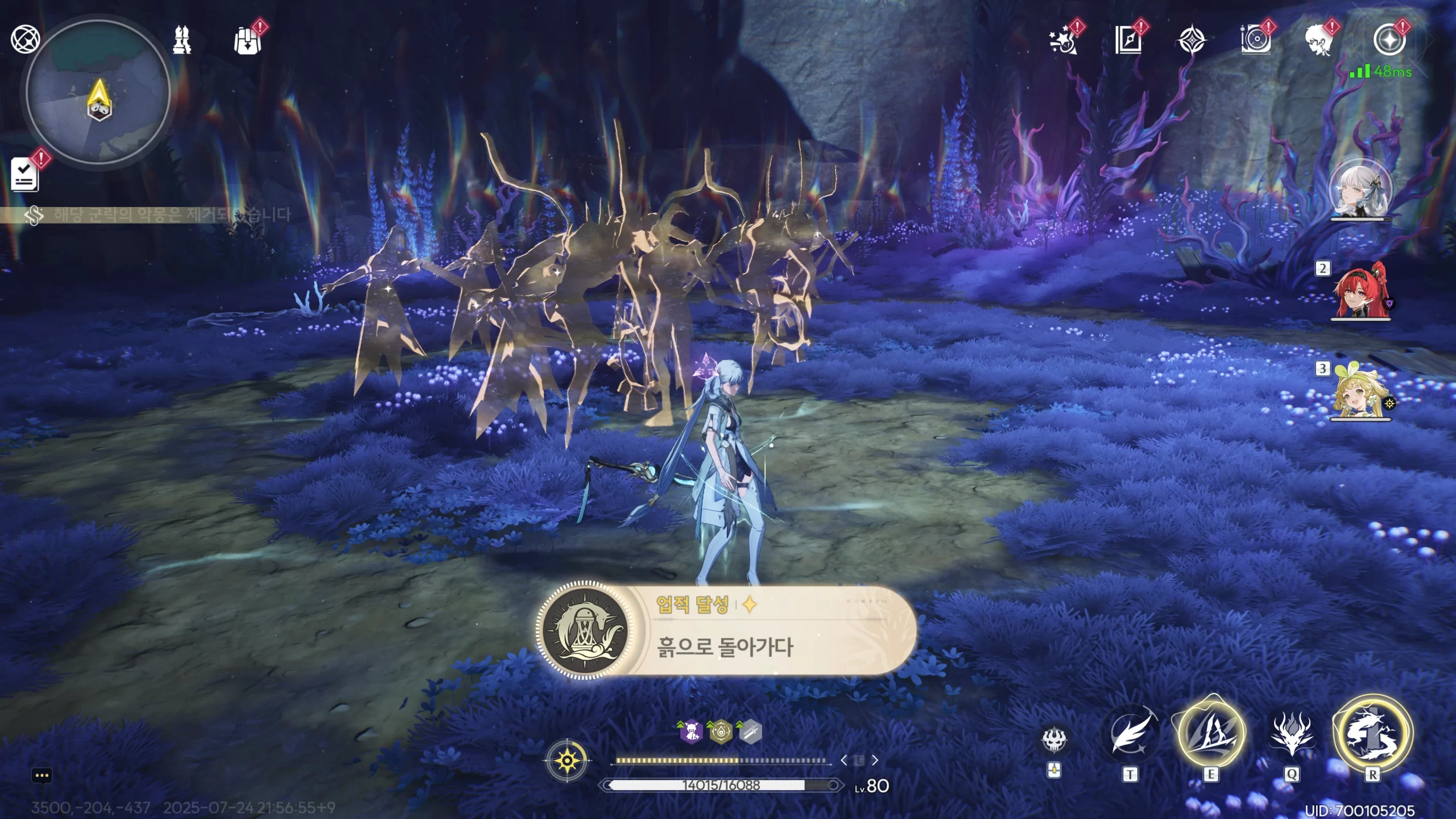Open the backpack inventory
The height and width of the screenshot is (819, 1456).
tap(247, 41)
